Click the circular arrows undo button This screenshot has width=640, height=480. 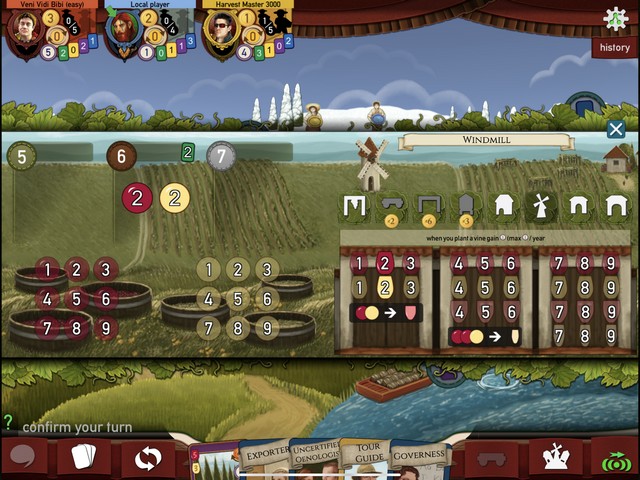pyautogui.click(x=147, y=459)
